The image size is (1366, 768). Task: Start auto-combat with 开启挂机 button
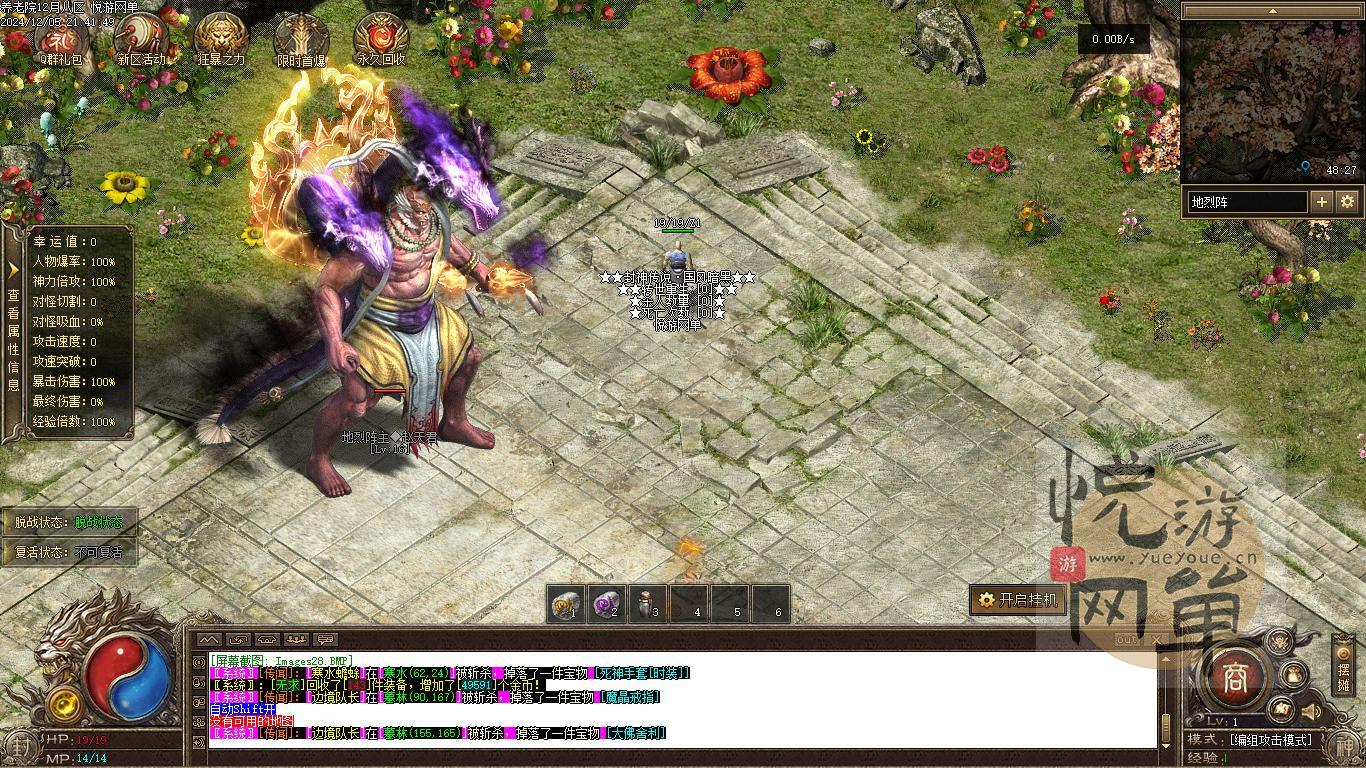point(1017,600)
